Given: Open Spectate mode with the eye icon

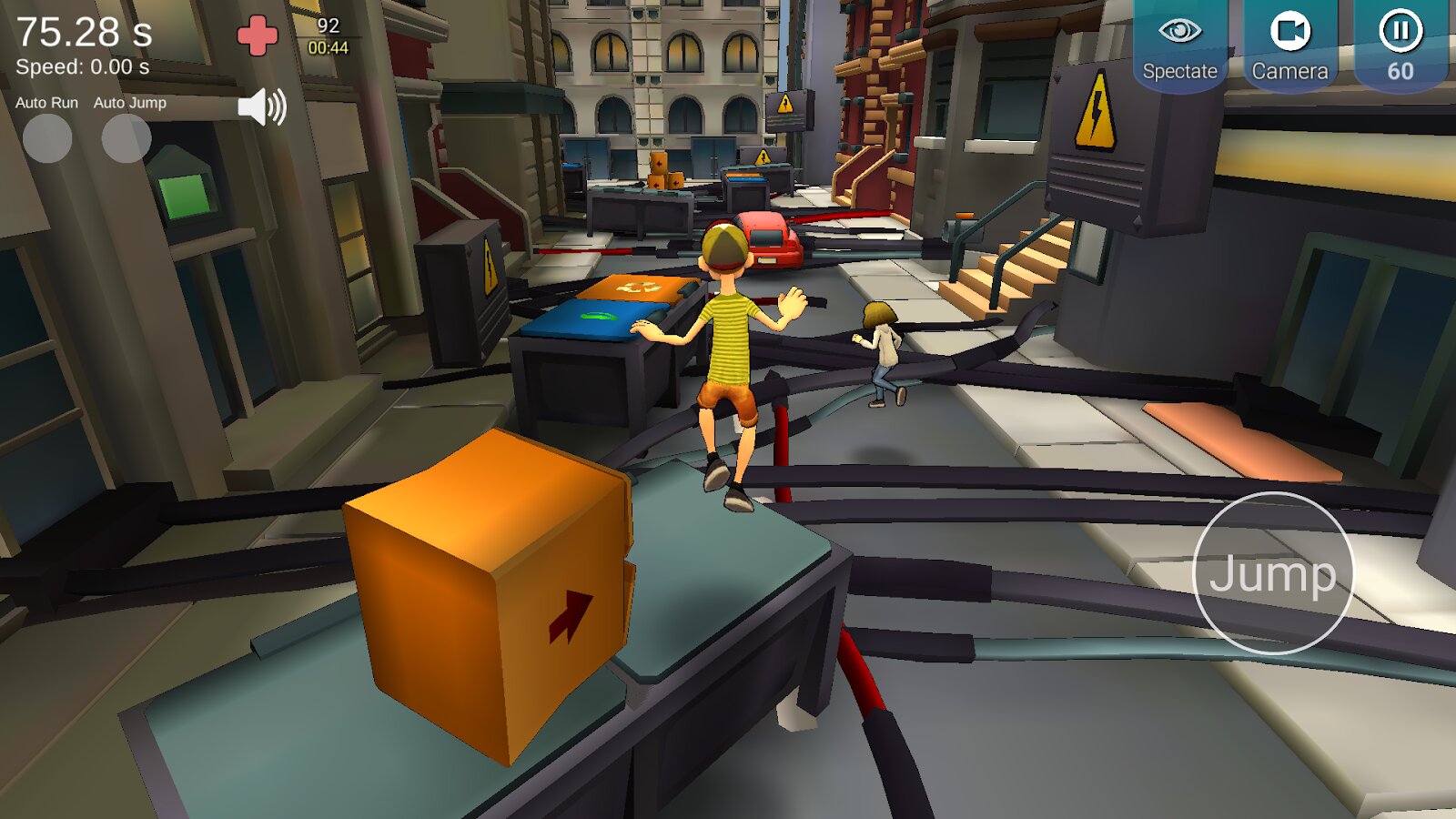Looking at the screenshot, I should tap(1180, 30).
